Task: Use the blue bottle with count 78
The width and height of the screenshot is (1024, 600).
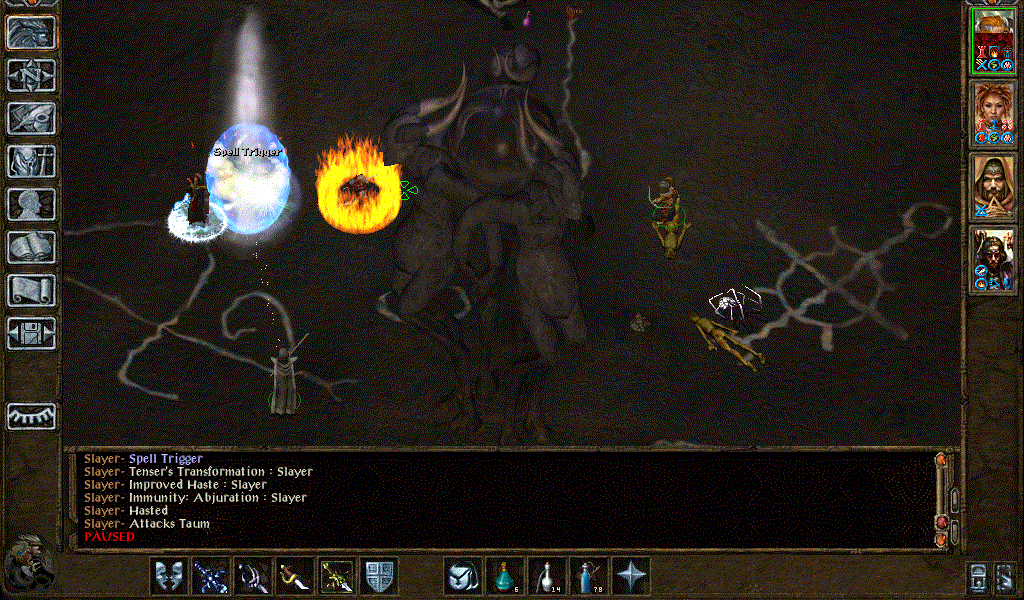Action: [589, 576]
